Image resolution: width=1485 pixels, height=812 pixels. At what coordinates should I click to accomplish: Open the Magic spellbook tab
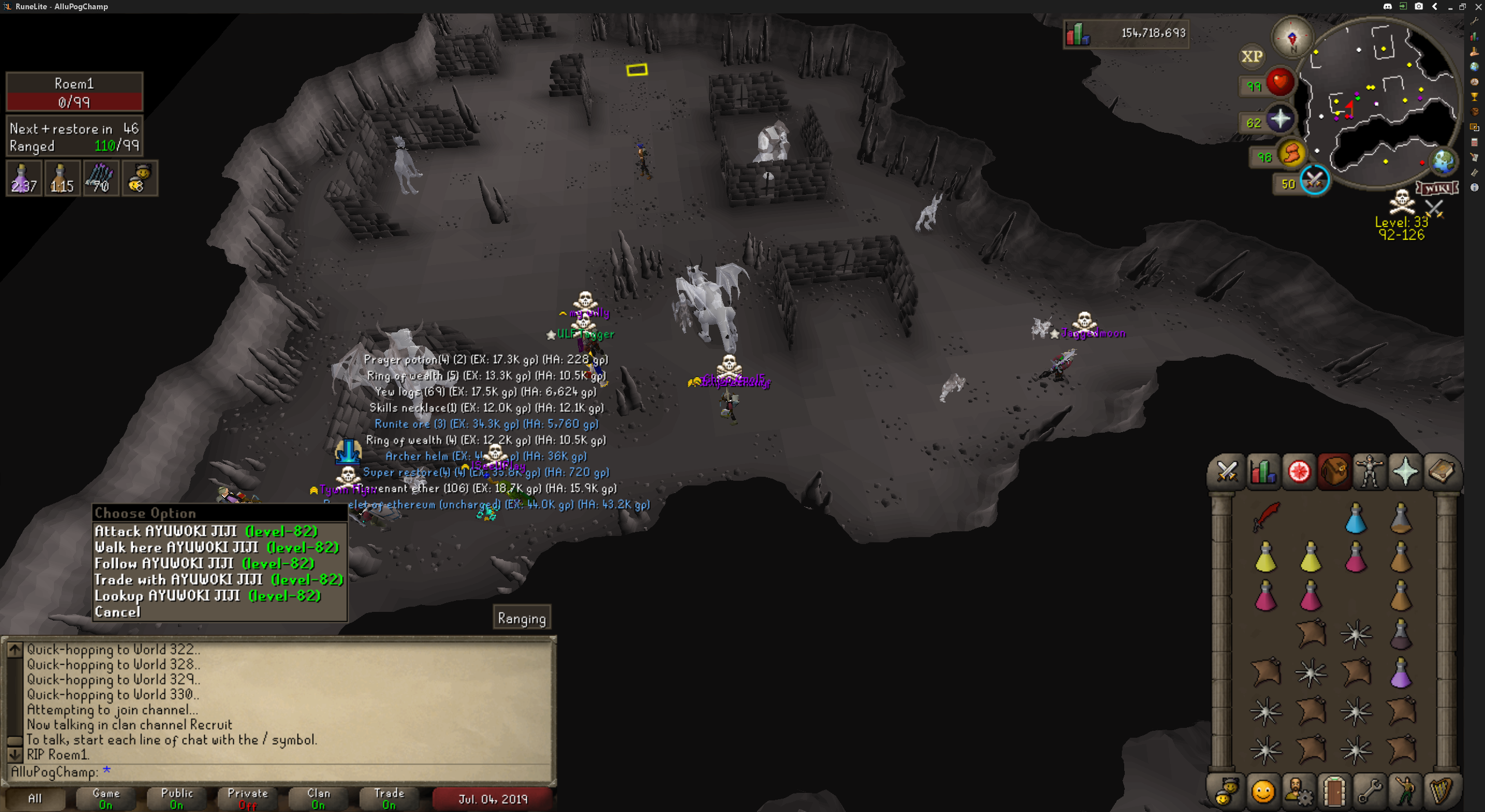coord(1440,472)
